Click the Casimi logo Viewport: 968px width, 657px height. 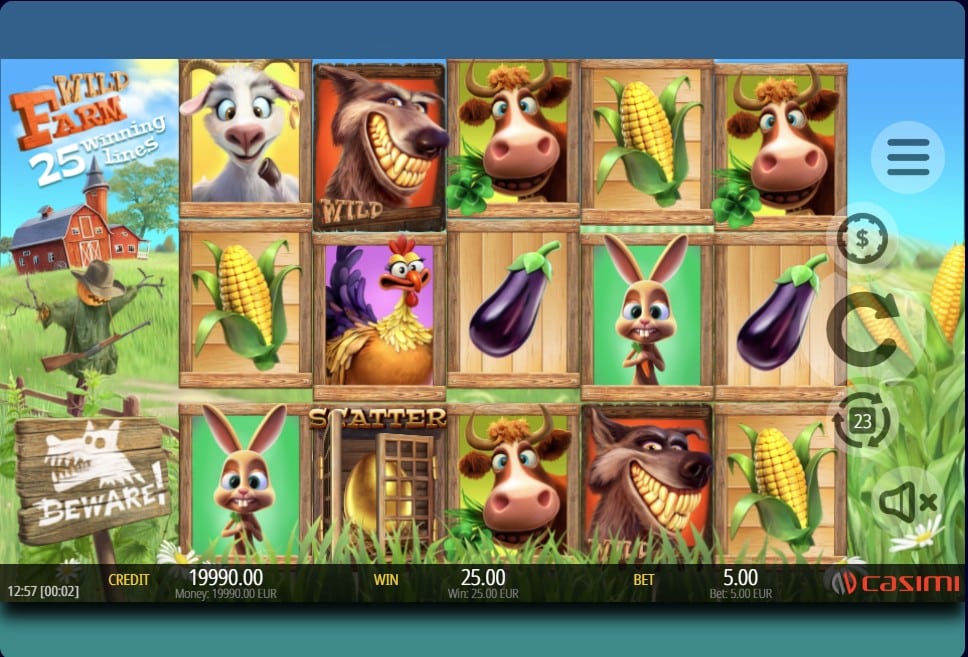pos(893,583)
